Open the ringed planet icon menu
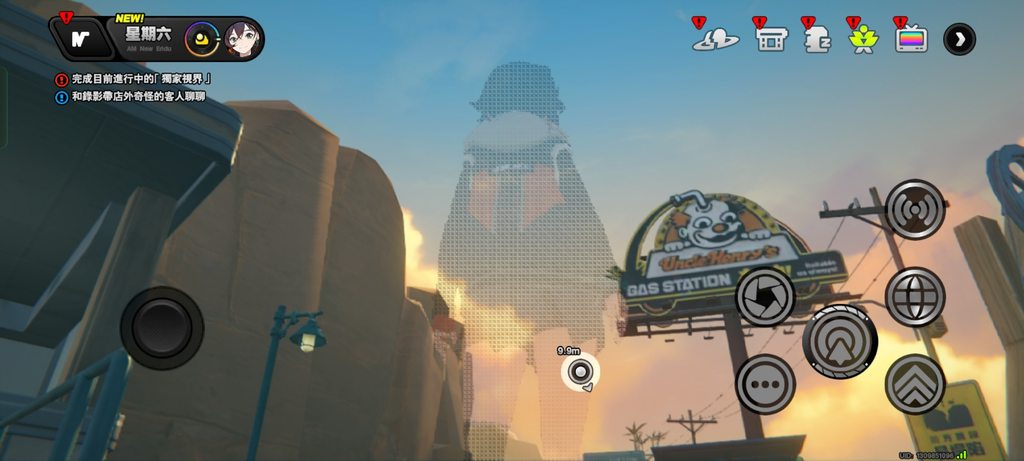1024x461 pixels. pos(715,38)
